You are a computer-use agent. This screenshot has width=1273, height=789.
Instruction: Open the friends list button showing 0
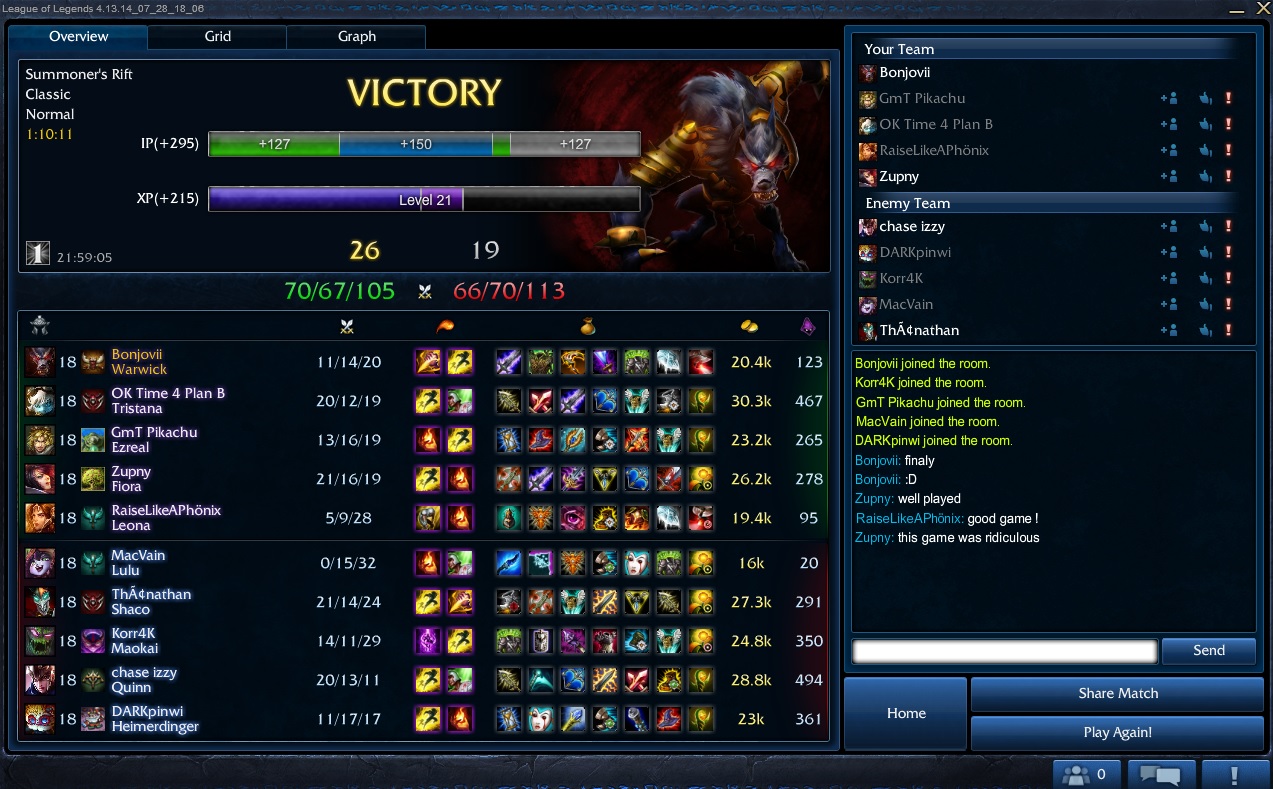1085,774
